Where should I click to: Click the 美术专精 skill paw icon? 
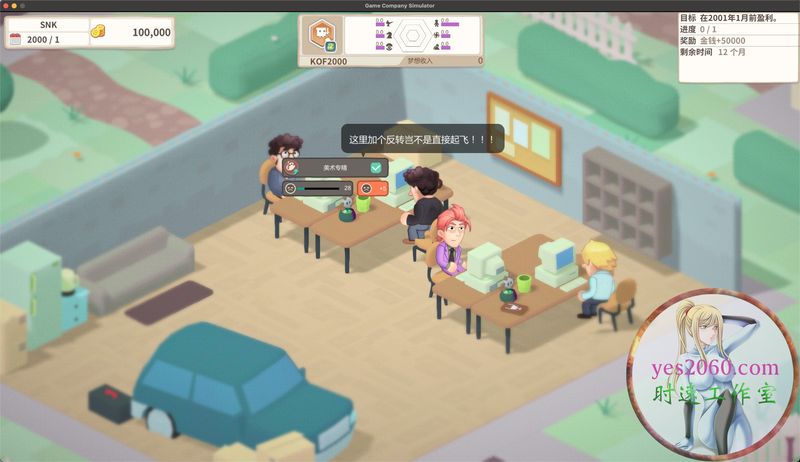(289, 168)
